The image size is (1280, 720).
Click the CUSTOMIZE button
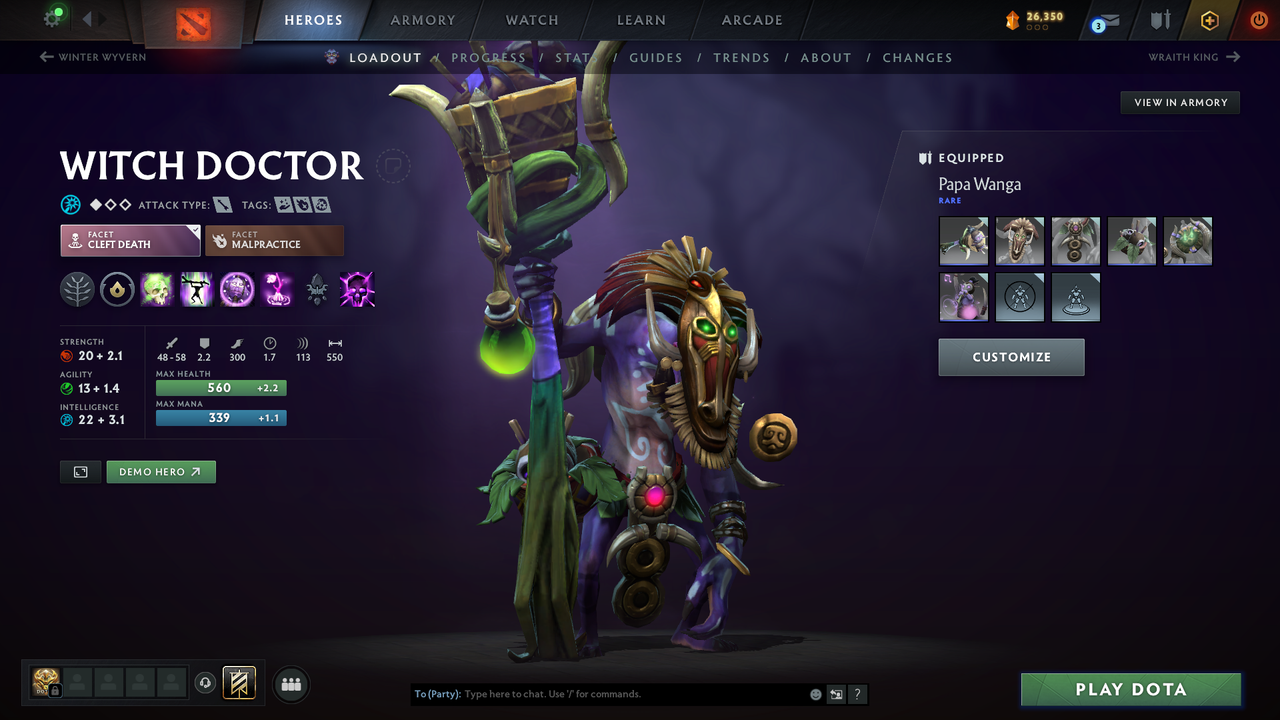[x=1011, y=357]
